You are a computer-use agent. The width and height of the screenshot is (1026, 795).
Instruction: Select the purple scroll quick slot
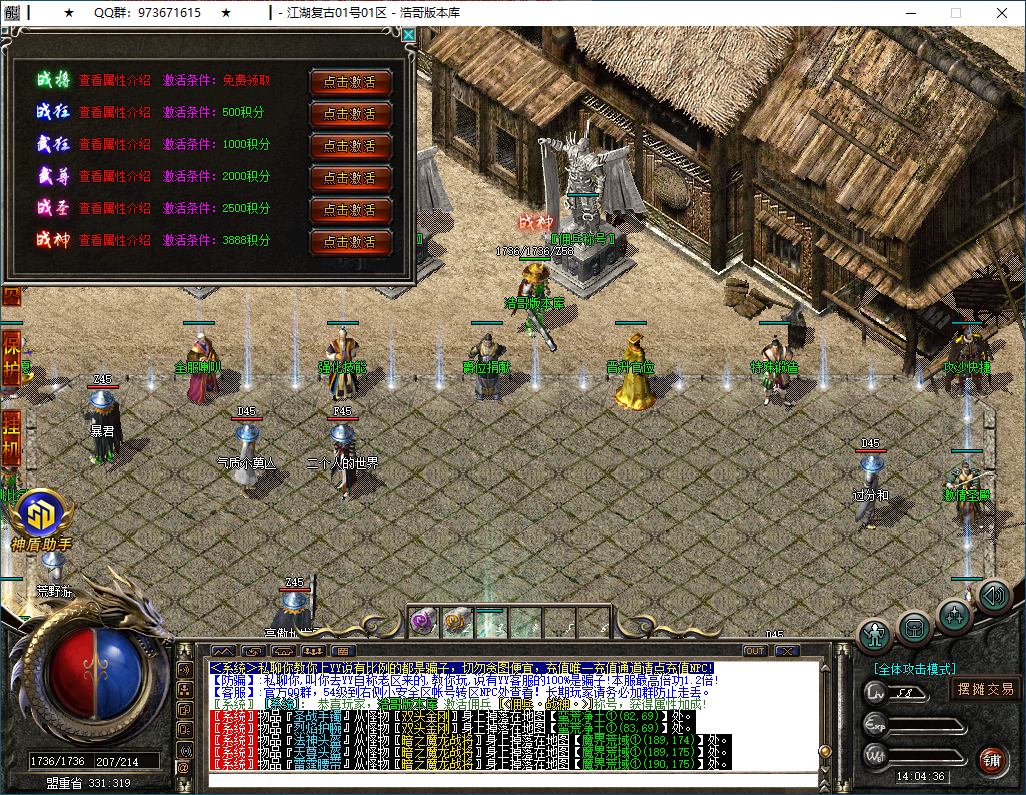[x=423, y=622]
